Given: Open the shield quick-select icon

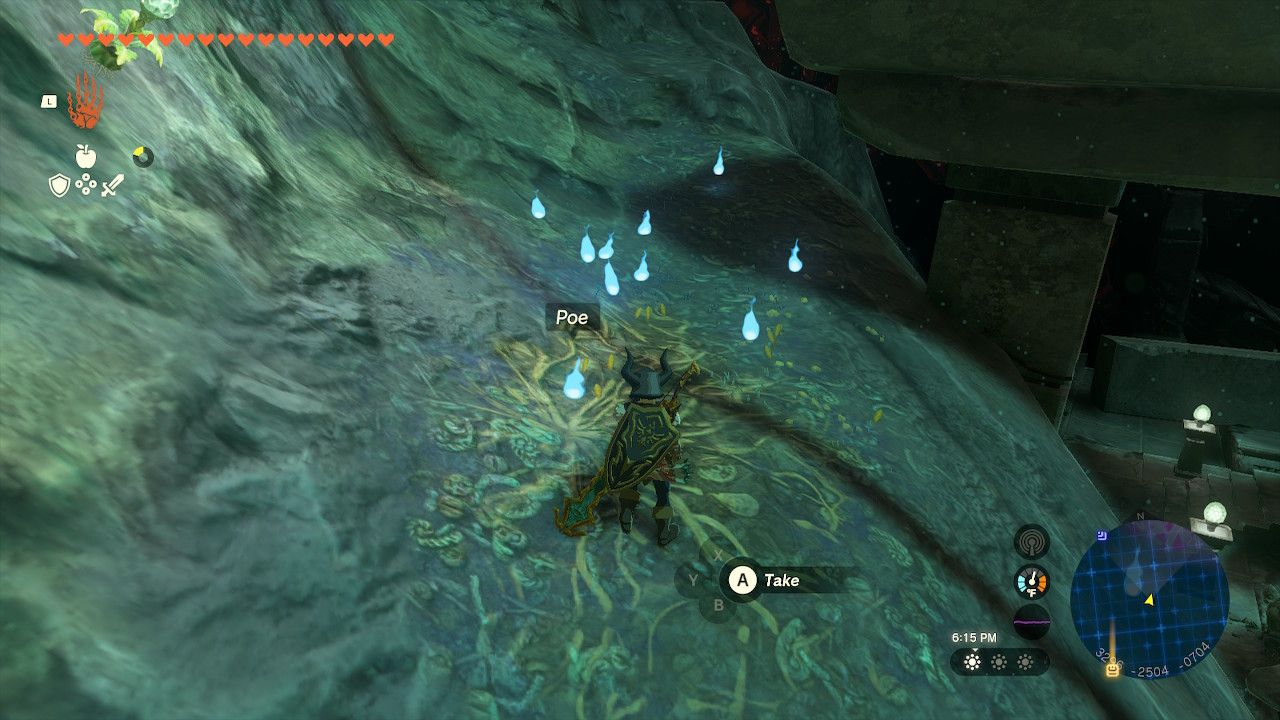Looking at the screenshot, I should coord(59,185).
